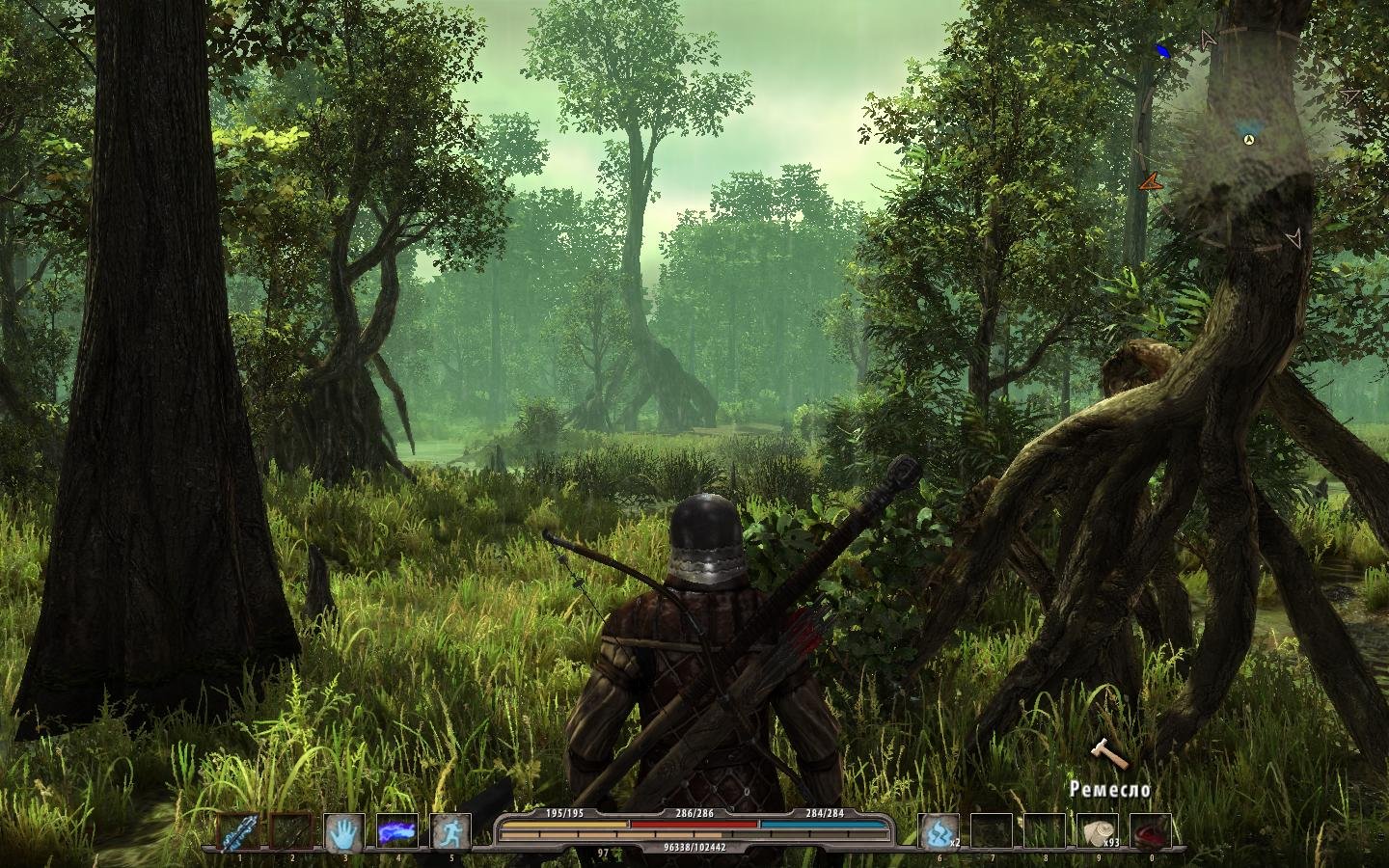Click the orange arrow marker on minimap edge
Image resolution: width=1389 pixels, height=868 pixels.
coord(1149,181)
